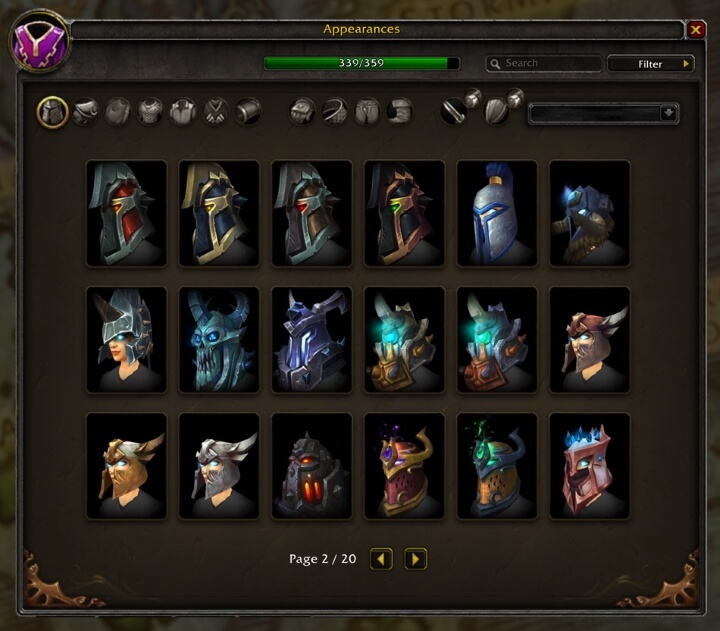Select the head slot category
This screenshot has width=720, height=631.
coord(53,111)
